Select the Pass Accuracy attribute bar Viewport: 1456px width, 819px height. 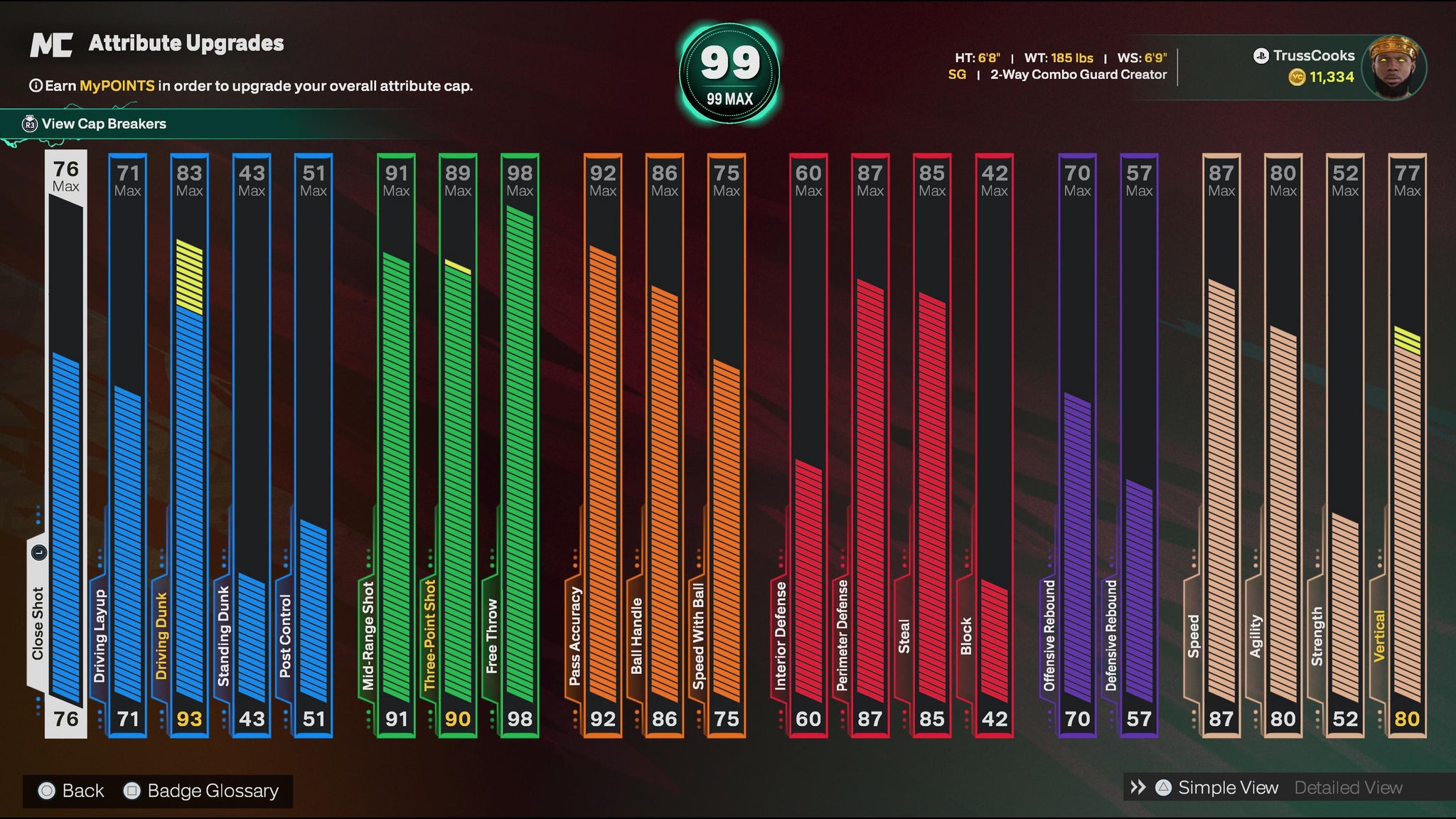pos(603,444)
